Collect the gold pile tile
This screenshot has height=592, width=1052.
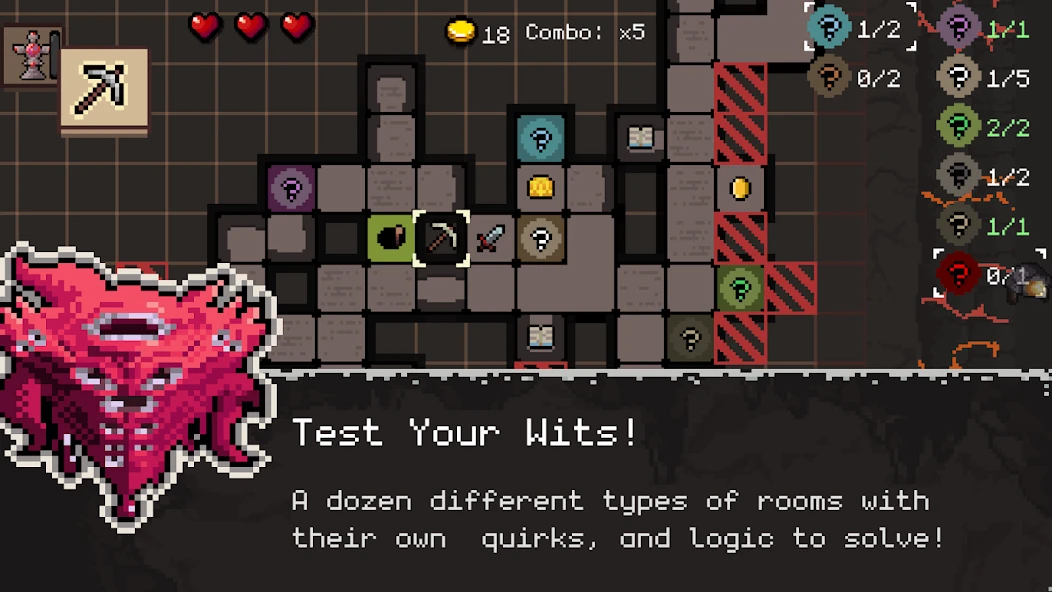541,187
